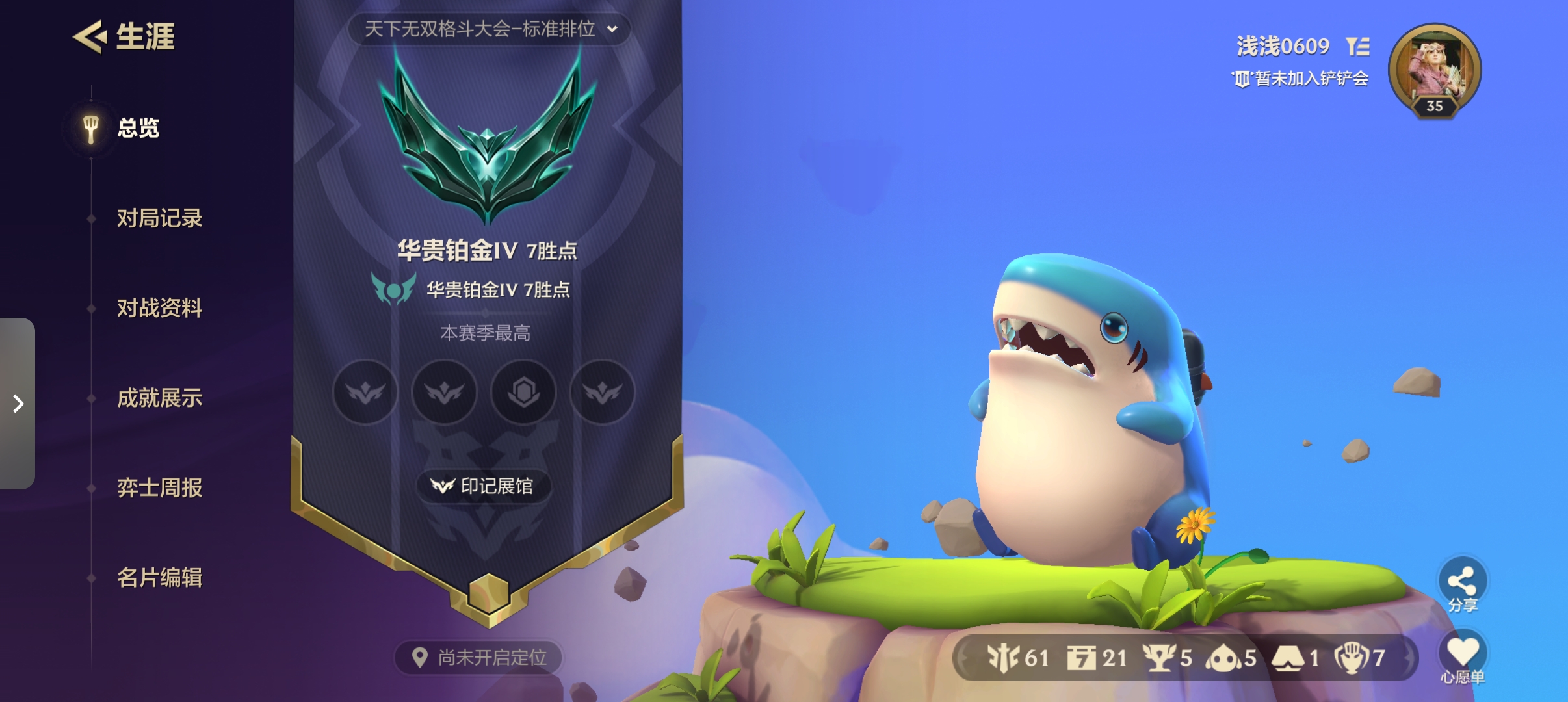1568x702 pixels.
Task: Open the 天下无双格斗大会-标准排位 mode dropdown
Action: tap(490, 29)
